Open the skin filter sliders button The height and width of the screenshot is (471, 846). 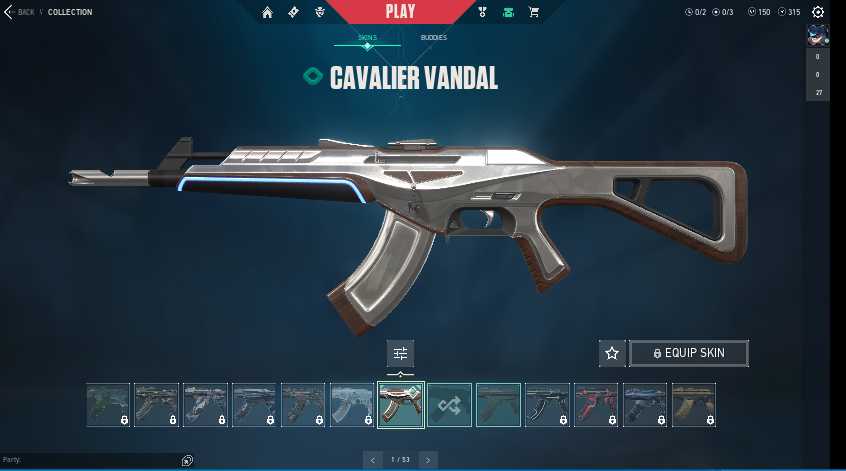400,353
